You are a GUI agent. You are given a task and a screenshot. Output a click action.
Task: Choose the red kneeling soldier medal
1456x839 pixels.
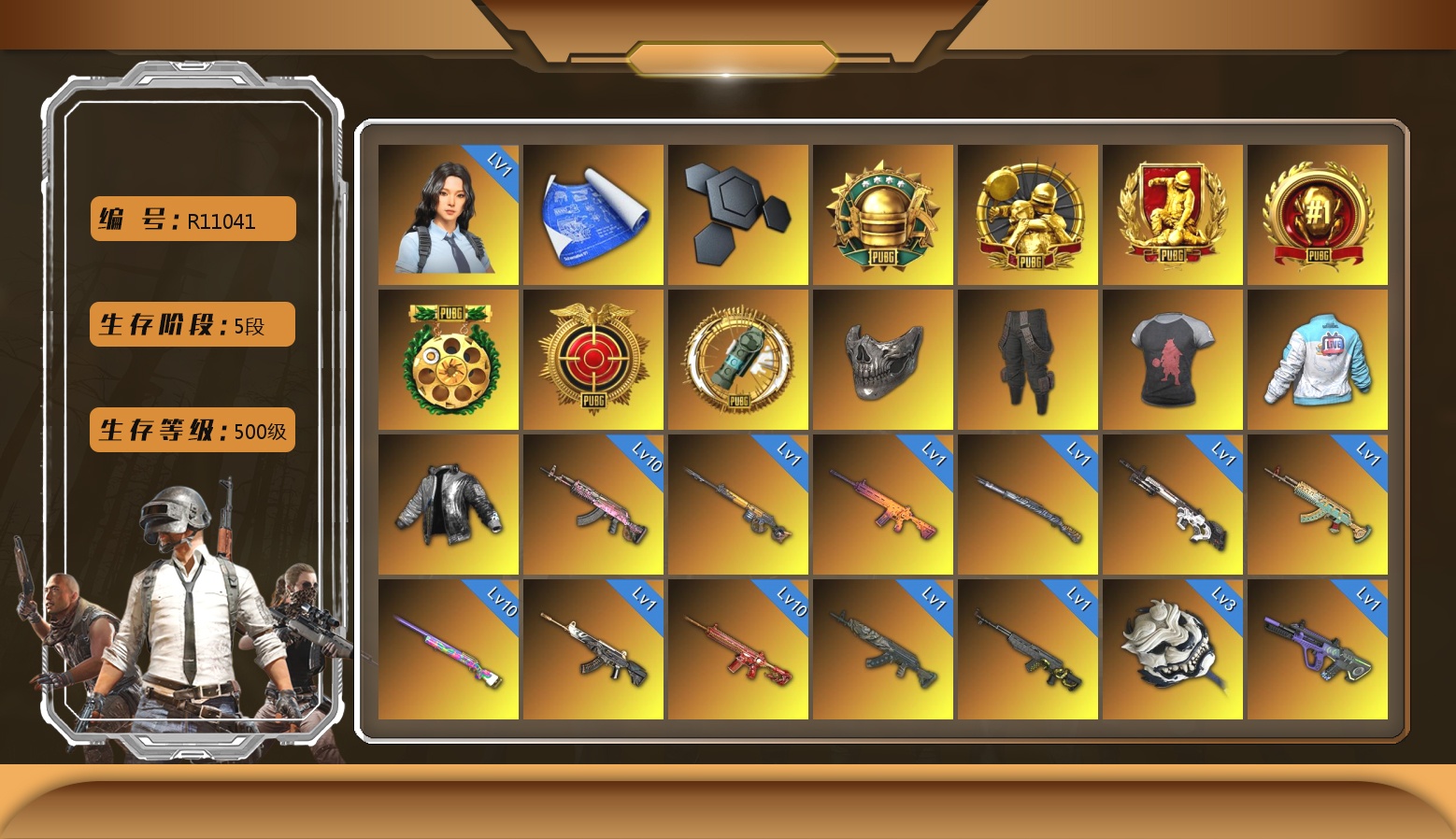pyautogui.click(x=1172, y=215)
